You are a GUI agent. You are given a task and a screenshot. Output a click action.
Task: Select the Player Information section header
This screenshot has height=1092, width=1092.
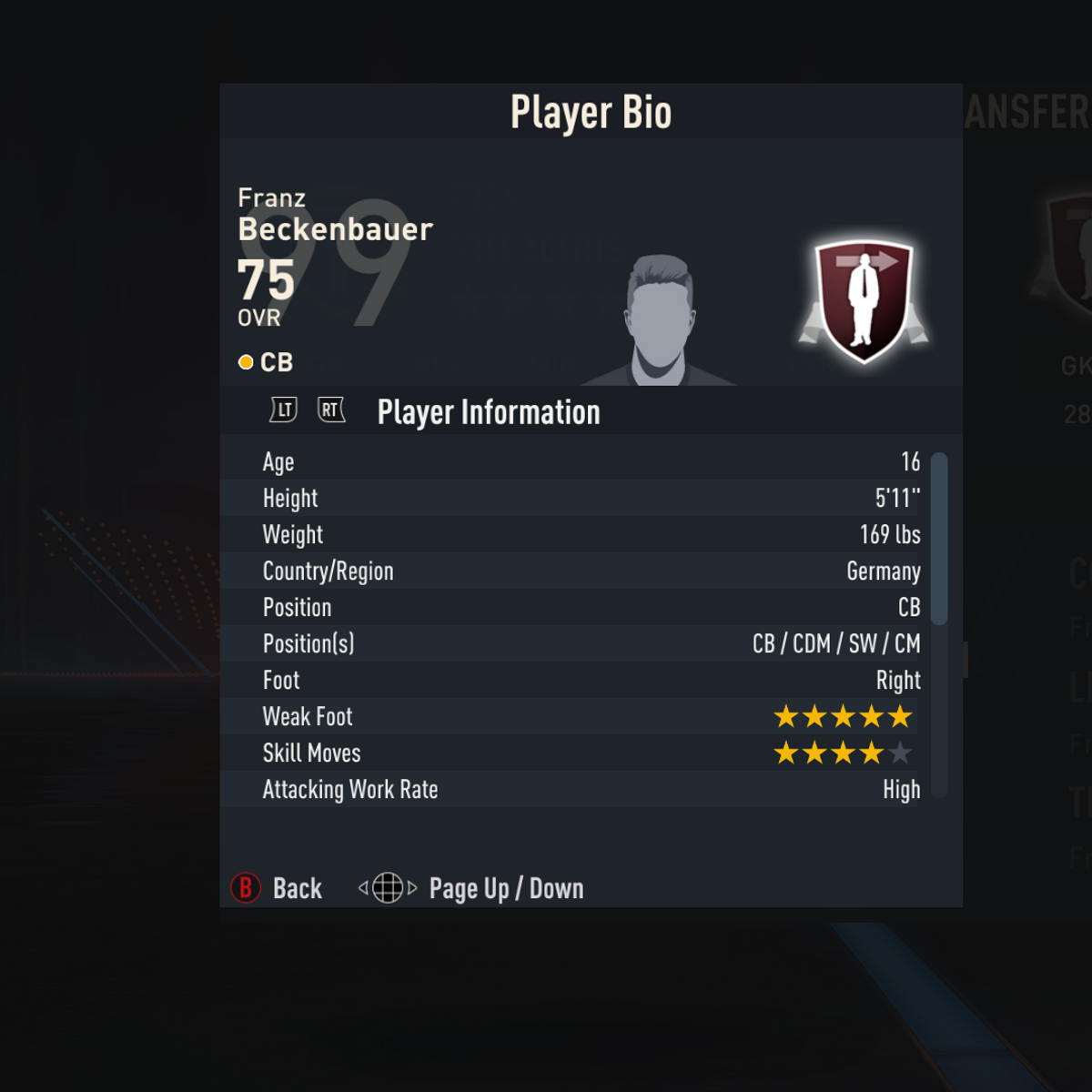pyautogui.click(x=489, y=412)
